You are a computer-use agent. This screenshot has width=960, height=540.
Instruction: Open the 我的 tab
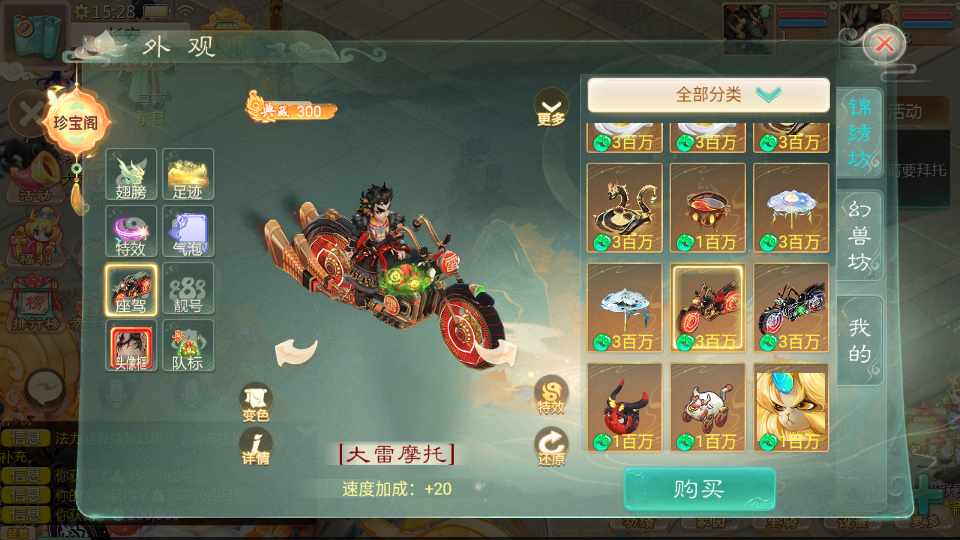(x=859, y=340)
